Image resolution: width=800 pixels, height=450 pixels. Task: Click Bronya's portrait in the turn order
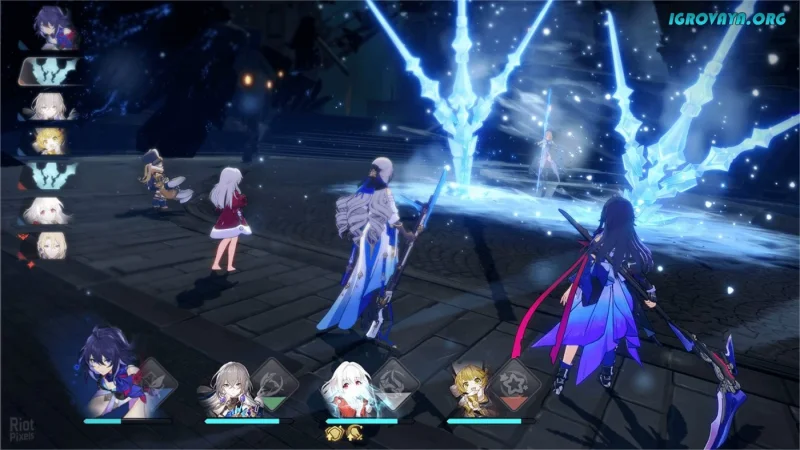(46, 105)
